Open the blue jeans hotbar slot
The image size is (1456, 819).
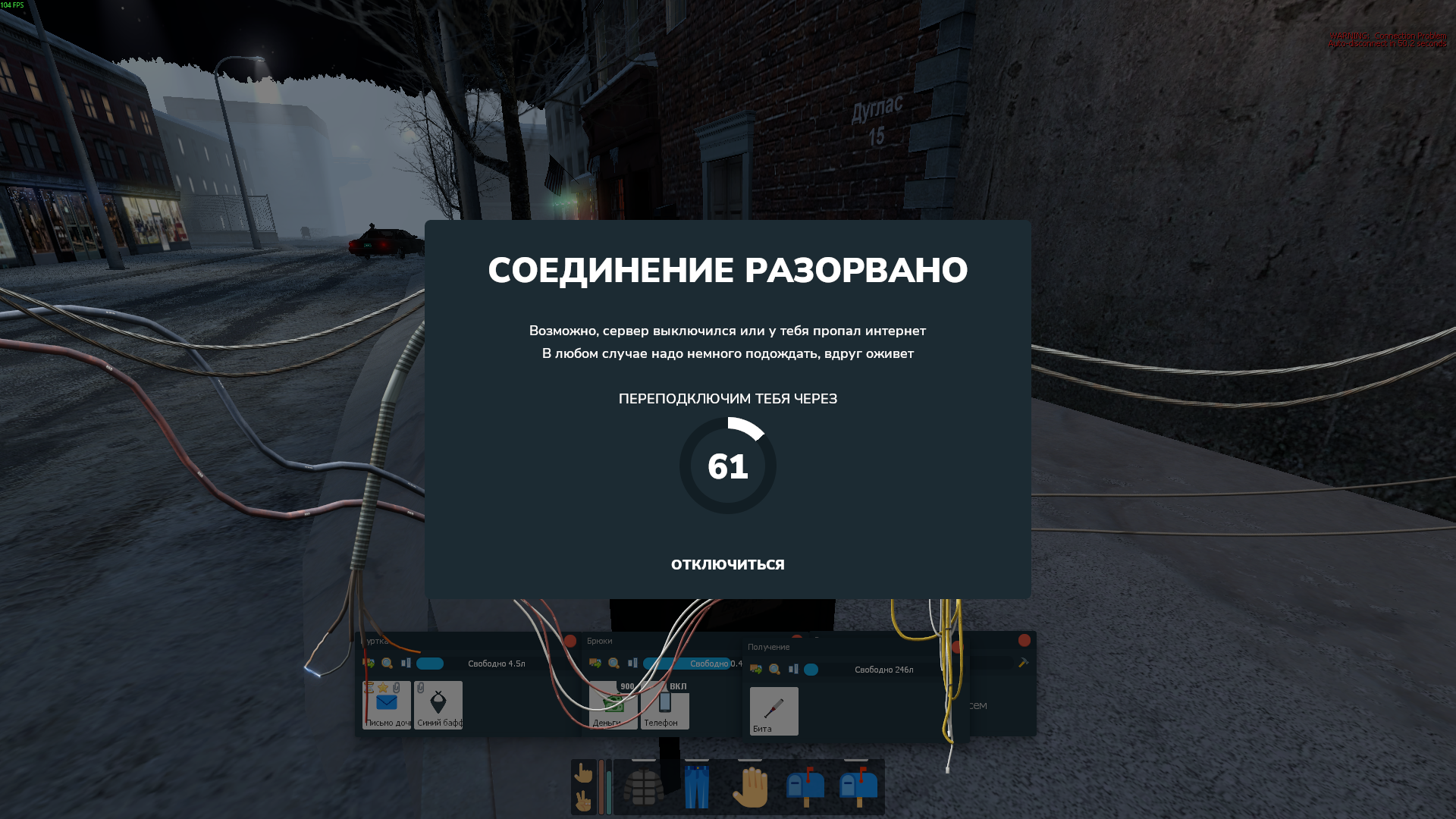[x=696, y=787]
